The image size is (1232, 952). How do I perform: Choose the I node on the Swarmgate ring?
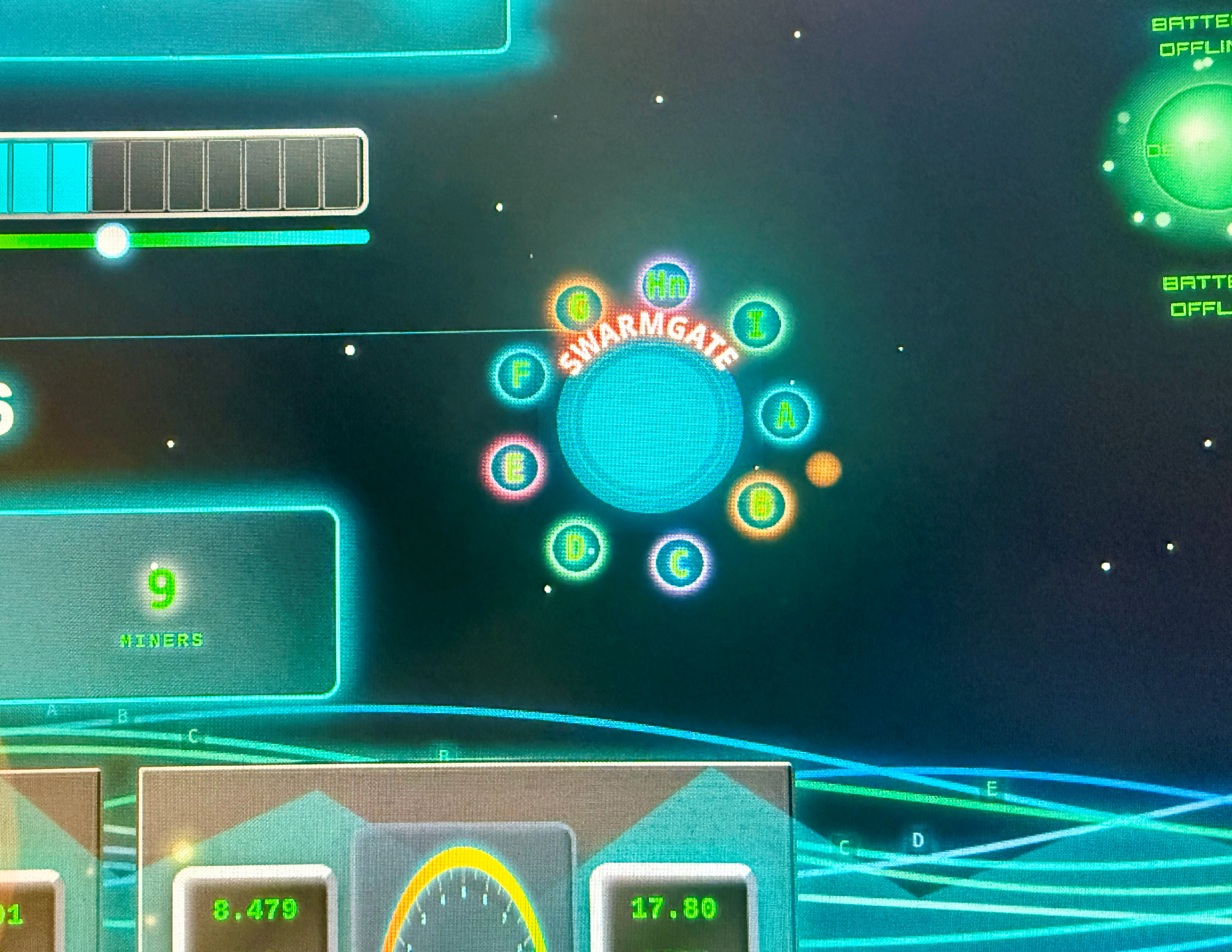click(757, 325)
